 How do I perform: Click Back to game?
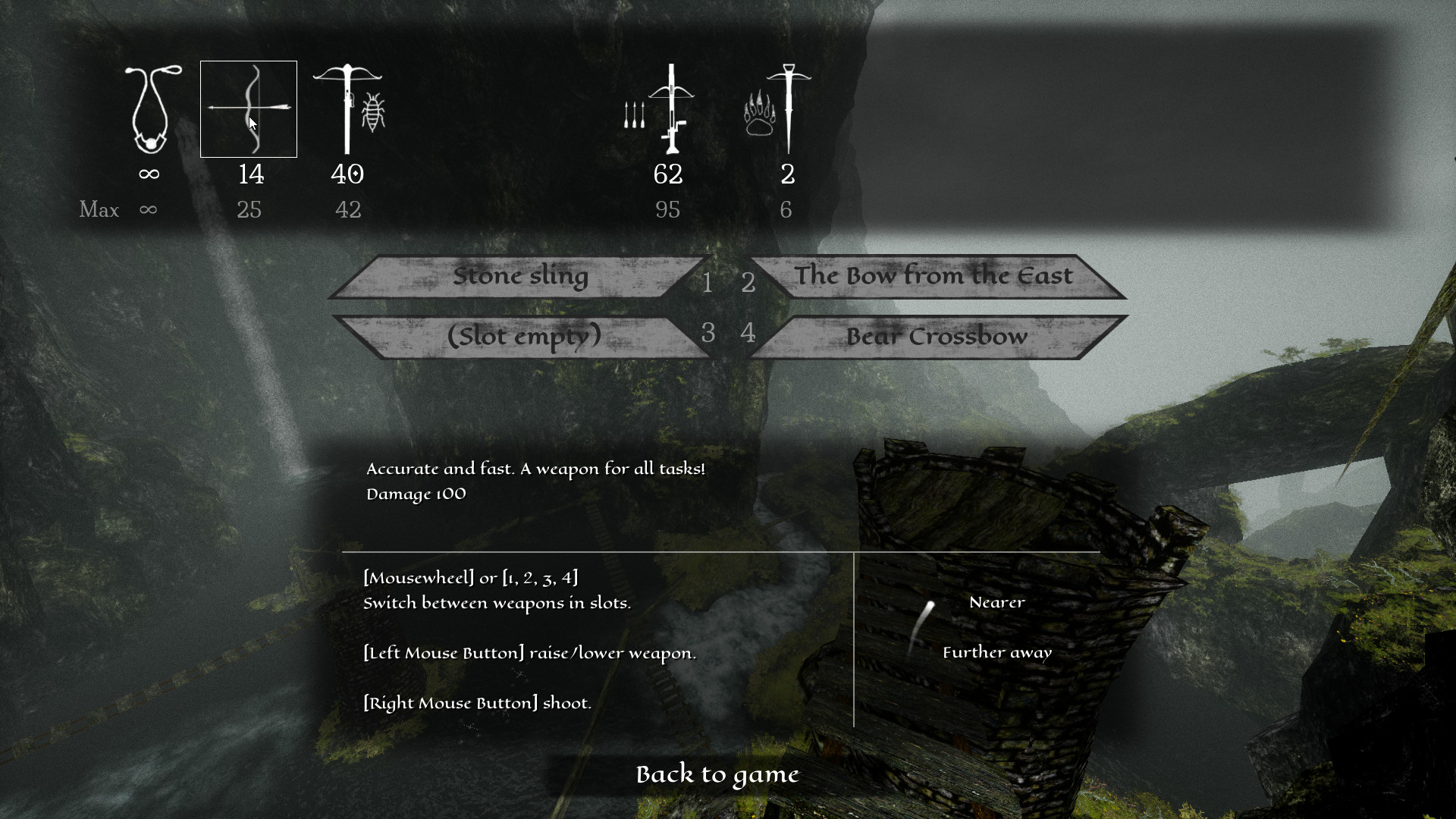point(717,774)
